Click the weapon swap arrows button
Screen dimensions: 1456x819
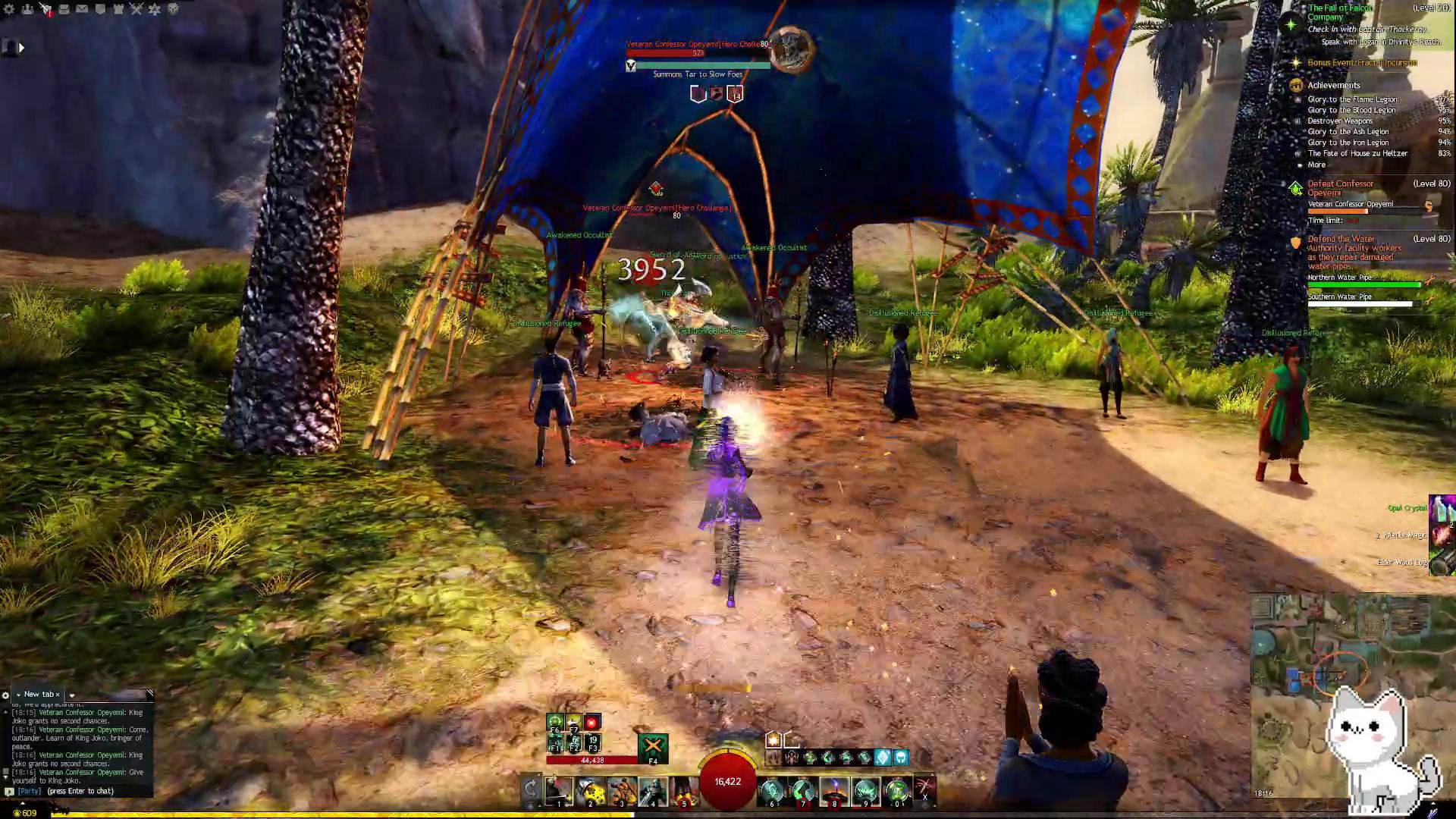click(531, 789)
